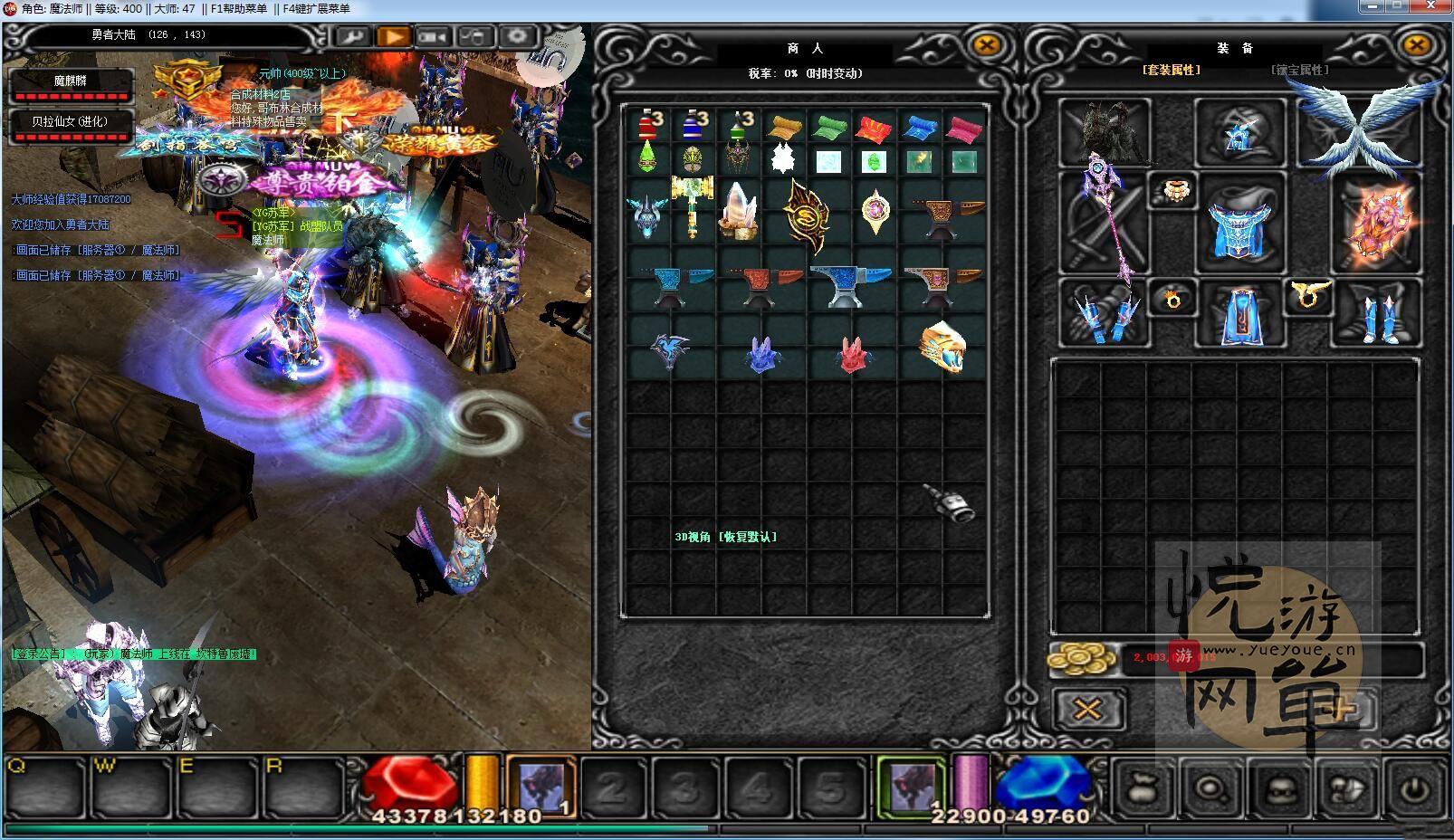
Task: Open the 镶宝属性 gem attributes tab
Action: click(1300, 70)
